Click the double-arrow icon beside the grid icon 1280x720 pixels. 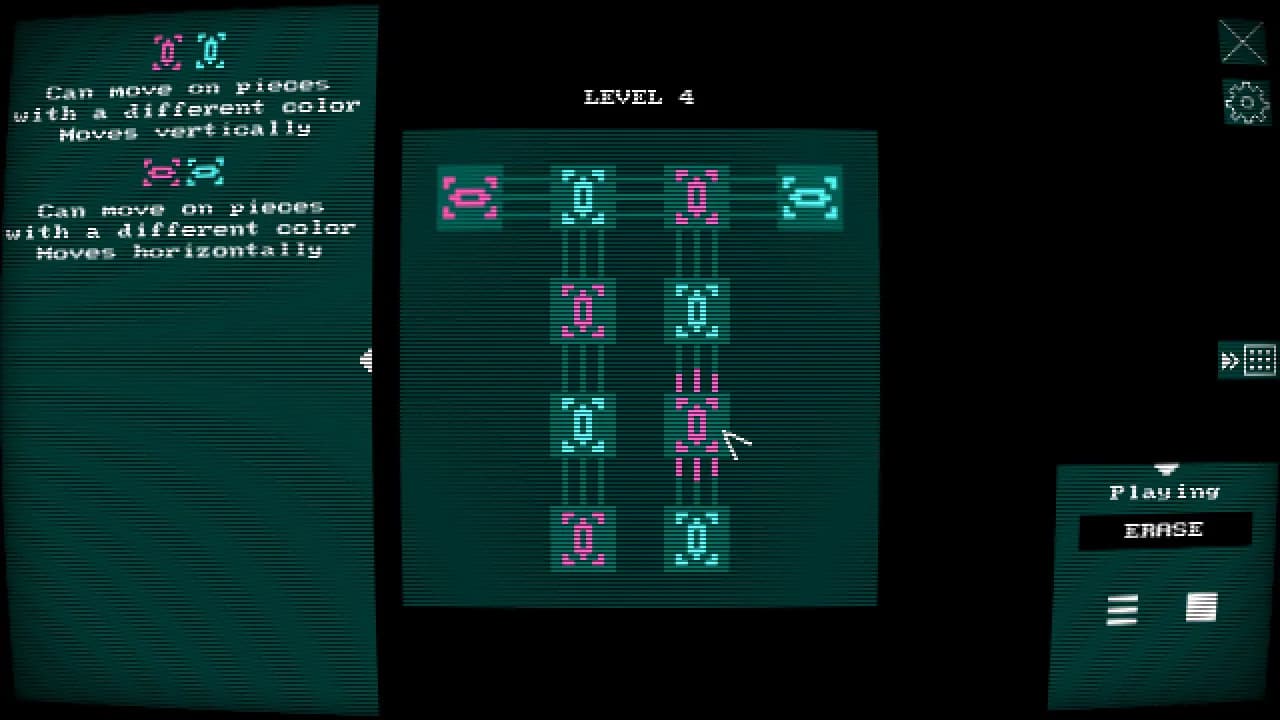[x=1232, y=360]
